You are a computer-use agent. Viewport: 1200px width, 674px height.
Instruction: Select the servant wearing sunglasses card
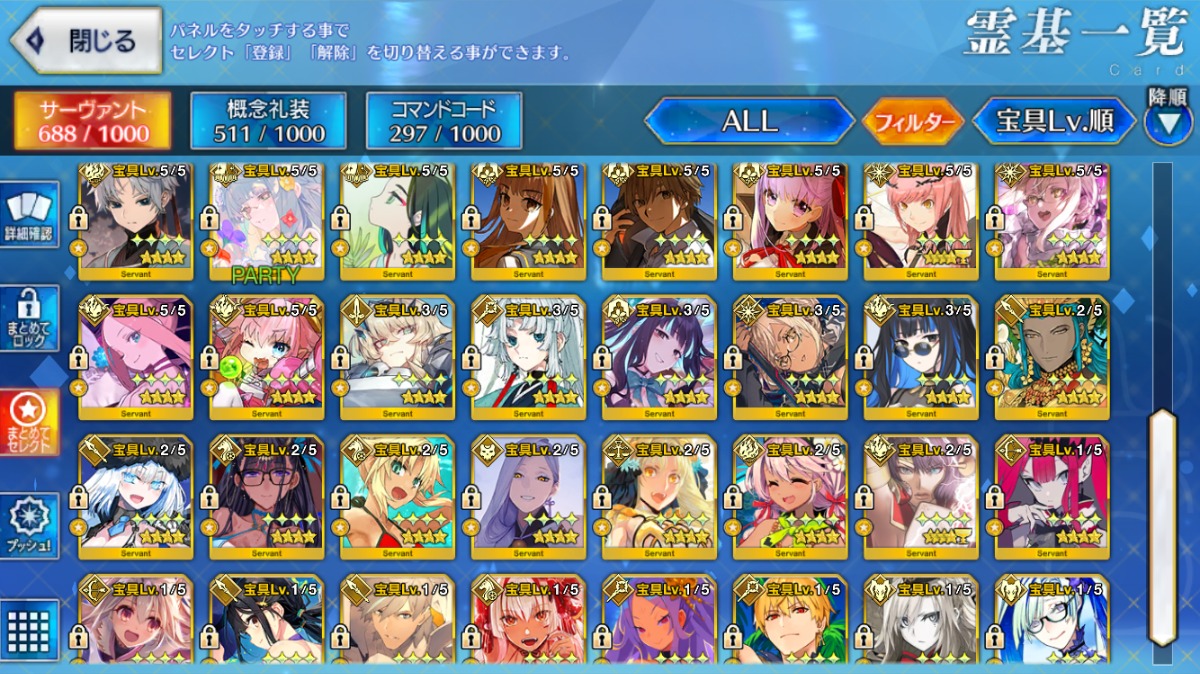pos(921,357)
